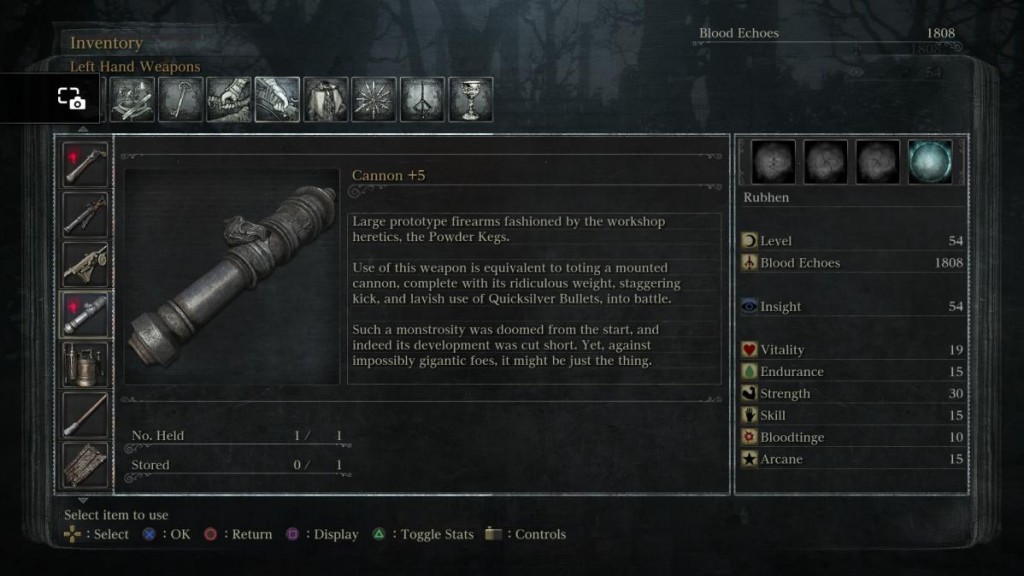The height and width of the screenshot is (576, 1024).
Task: Open the attire garment tab
Action: point(325,100)
